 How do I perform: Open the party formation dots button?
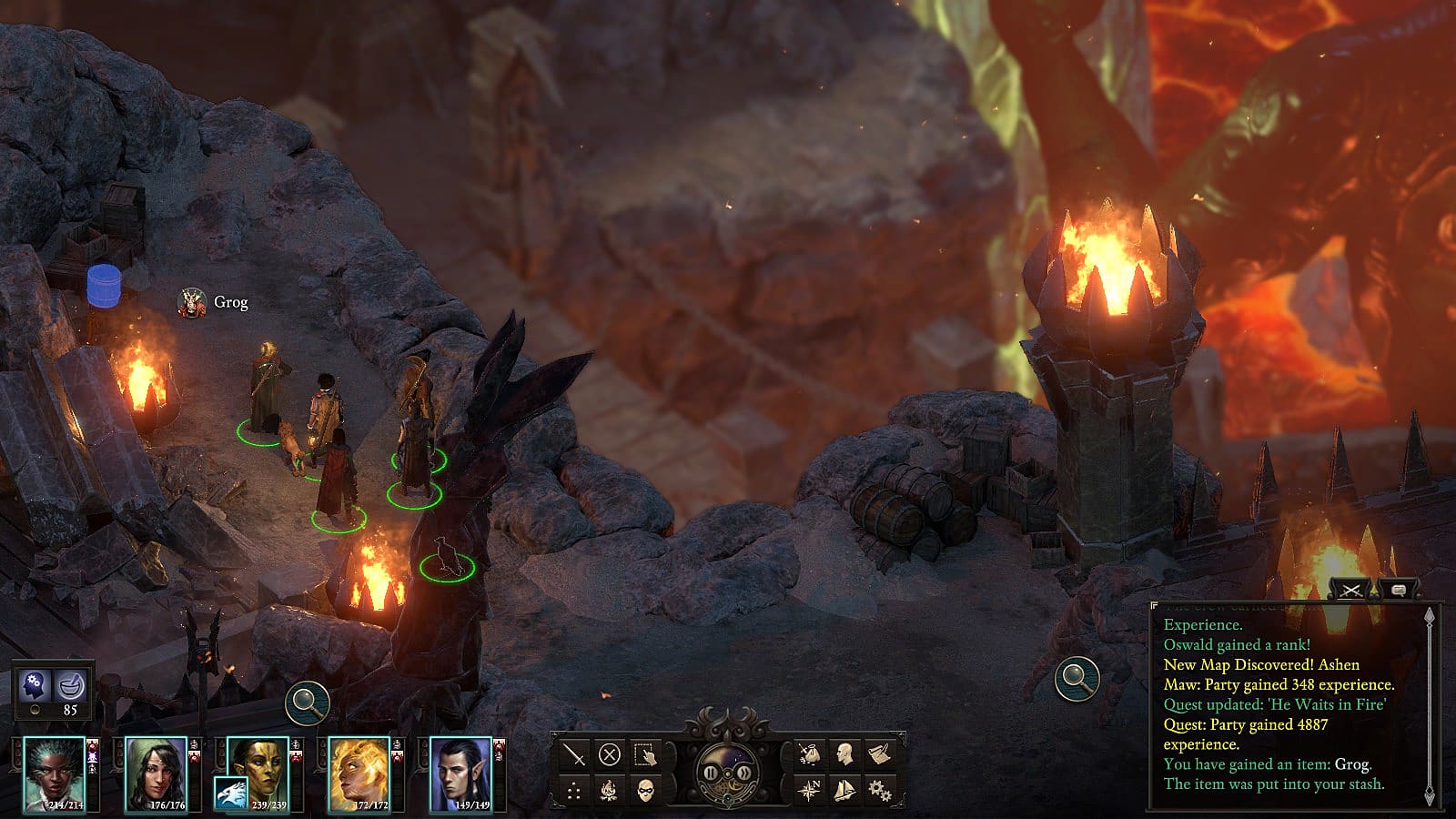pyautogui.click(x=574, y=790)
